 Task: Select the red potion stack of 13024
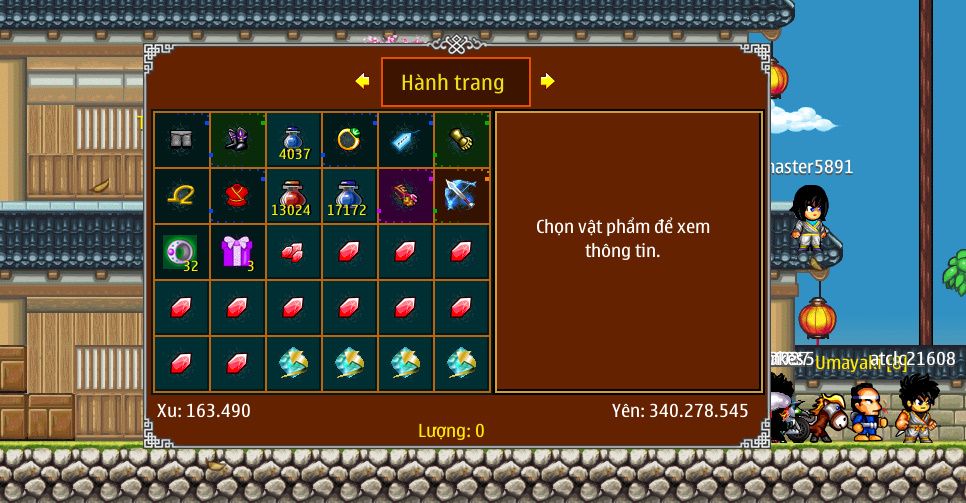(293, 196)
